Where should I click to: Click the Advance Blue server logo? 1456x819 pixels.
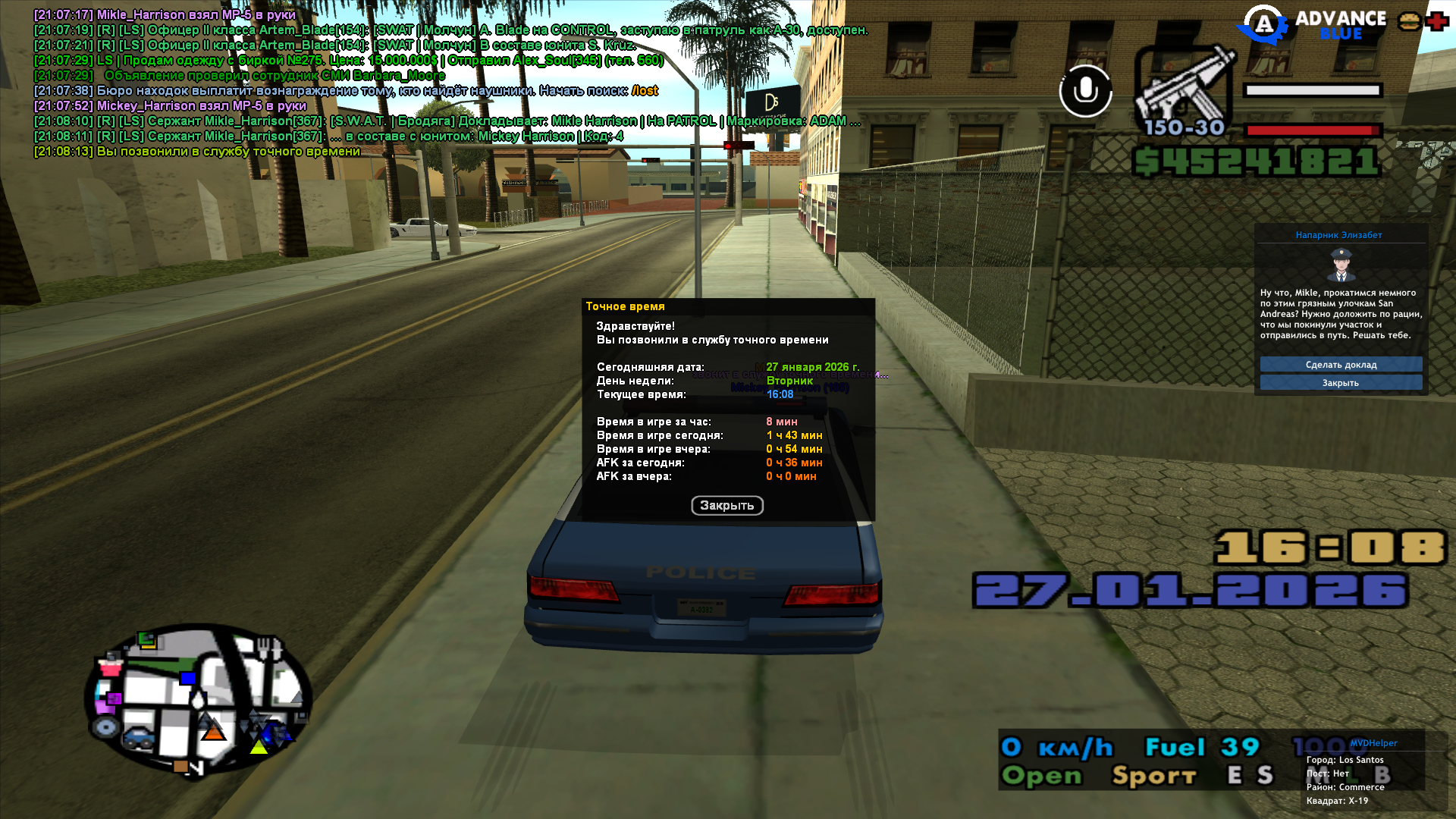(1313, 25)
